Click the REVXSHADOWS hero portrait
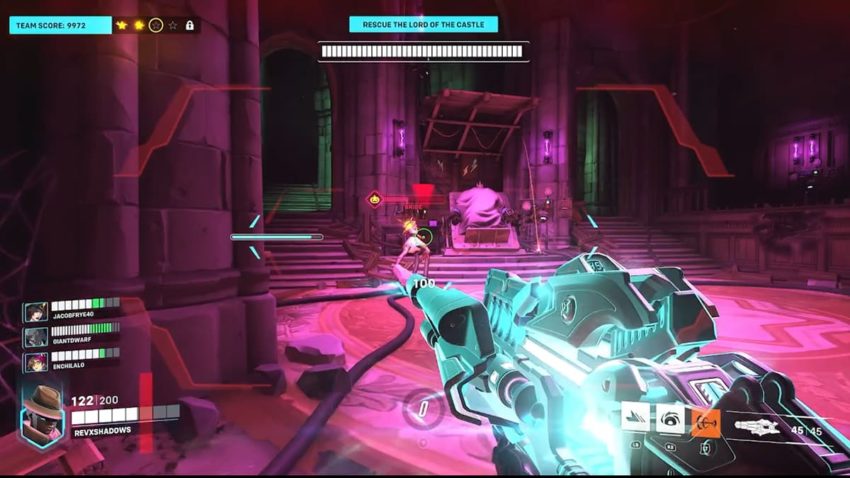Viewport: 850px width, 478px height. click(x=42, y=412)
